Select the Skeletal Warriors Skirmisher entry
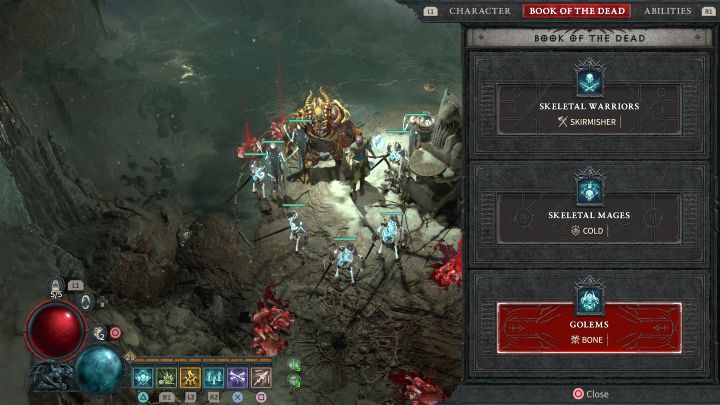 tap(589, 109)
